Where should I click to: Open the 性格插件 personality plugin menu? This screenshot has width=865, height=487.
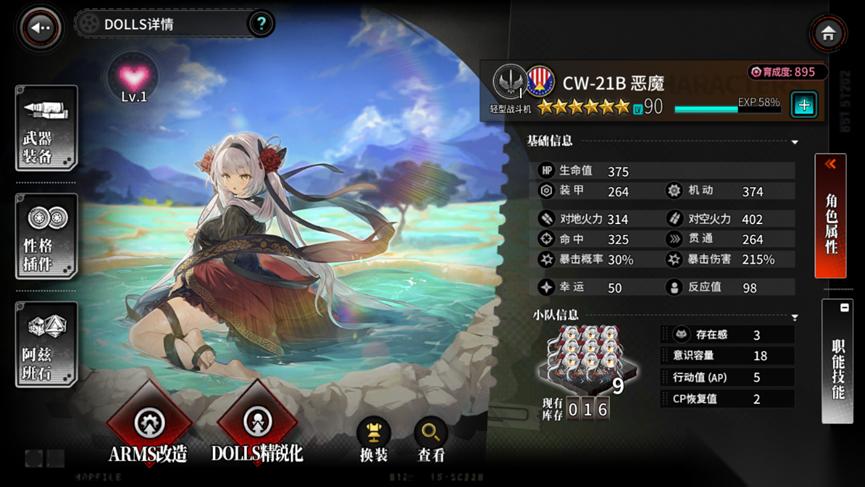46,236
